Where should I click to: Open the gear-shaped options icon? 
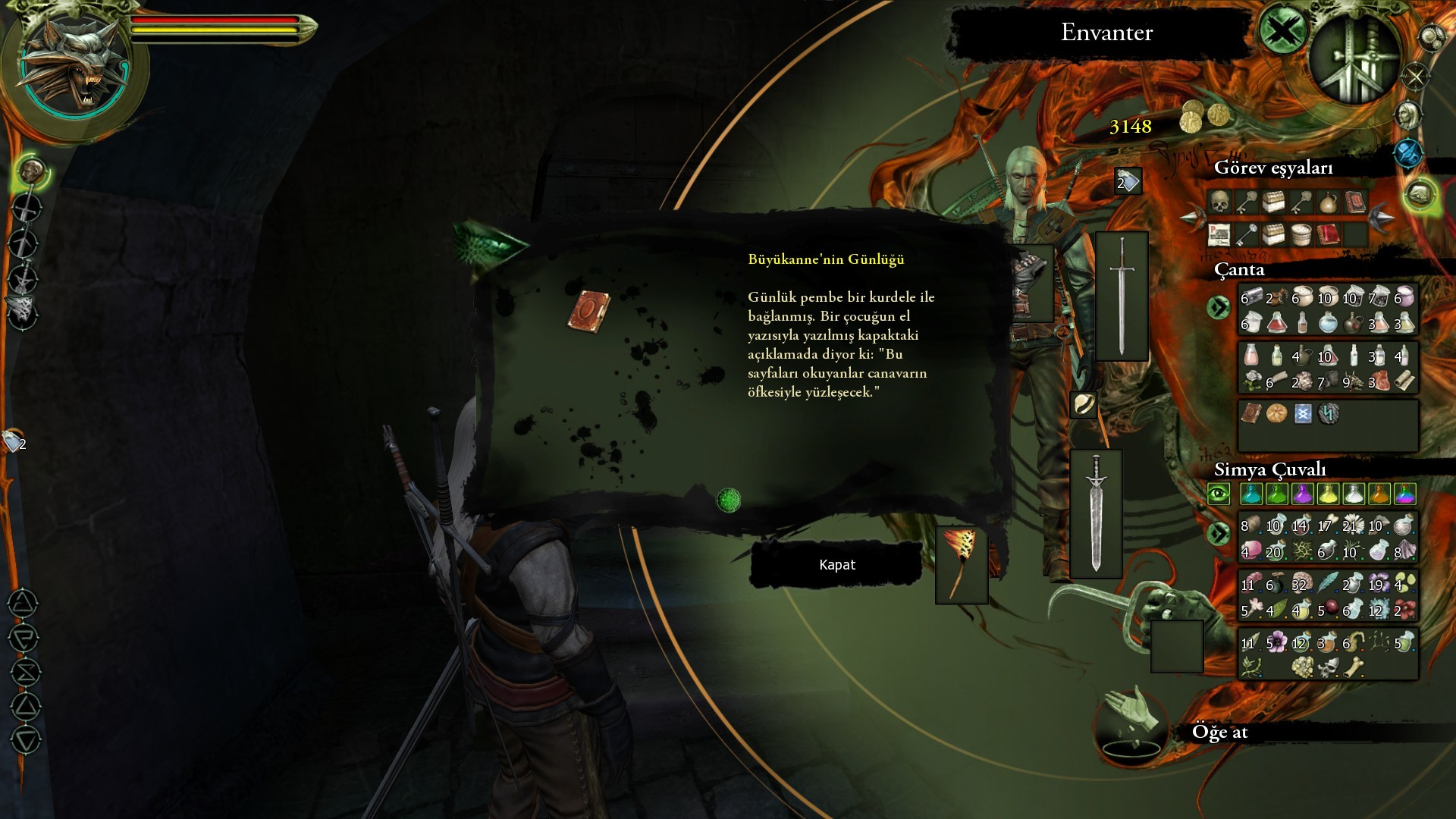click(1432, 36)
